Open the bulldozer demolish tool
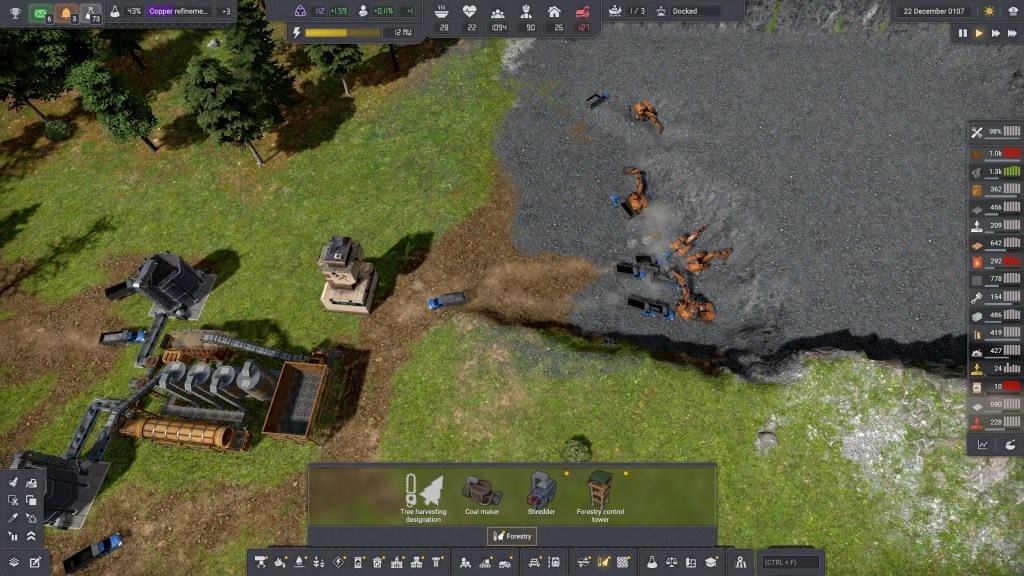The height and width of the screenshot is (576, 1024). coord(31,483)
